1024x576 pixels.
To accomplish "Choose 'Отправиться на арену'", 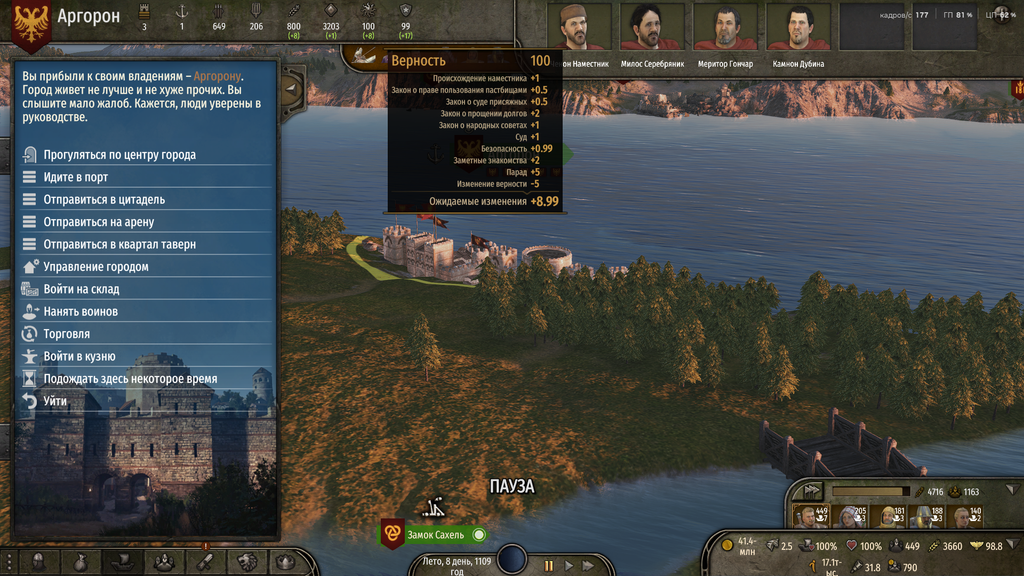I will tap(98, 222).
